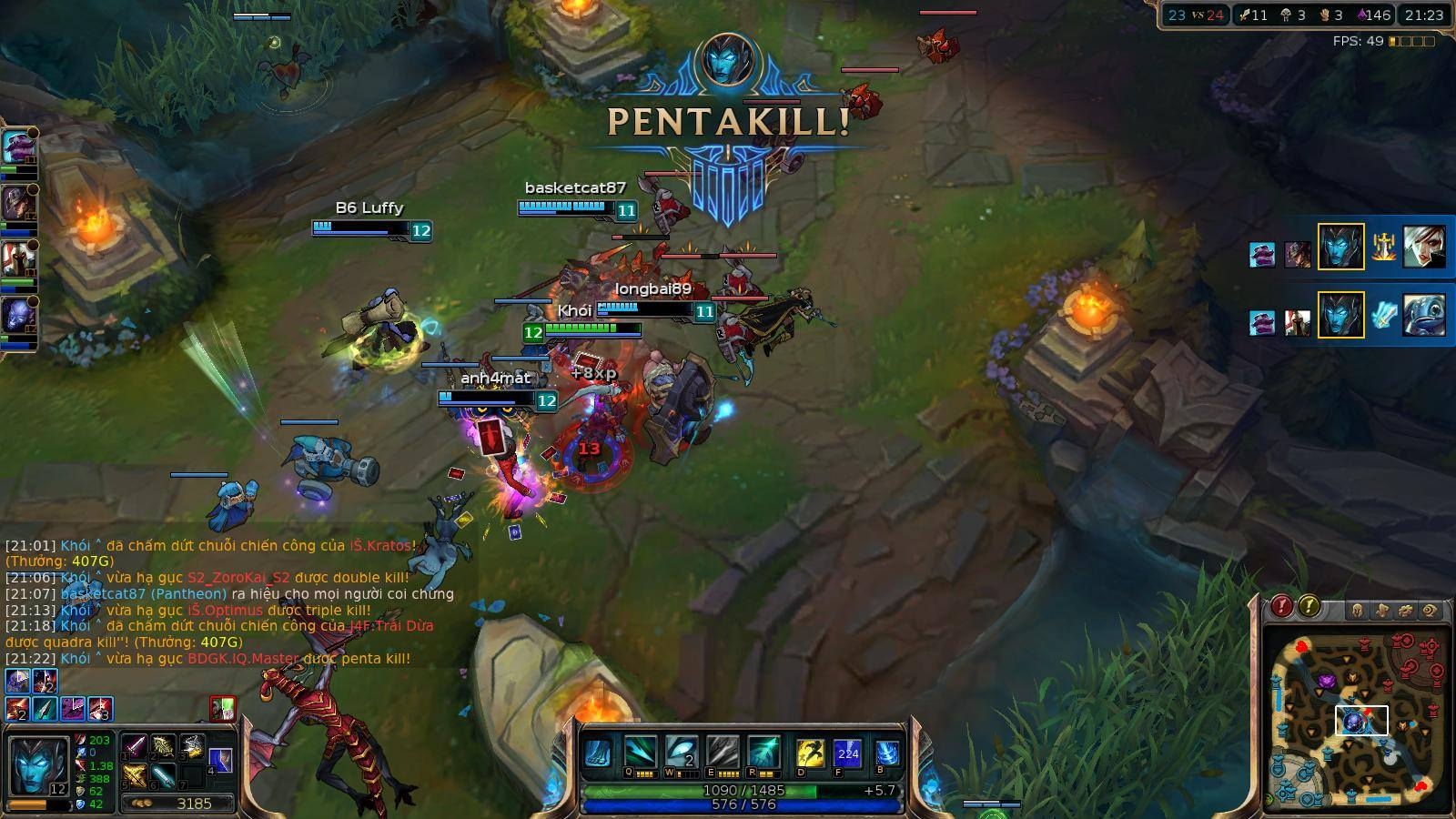
Task: Click the helmet icon above the minimap
Action: coord(1357,610)
